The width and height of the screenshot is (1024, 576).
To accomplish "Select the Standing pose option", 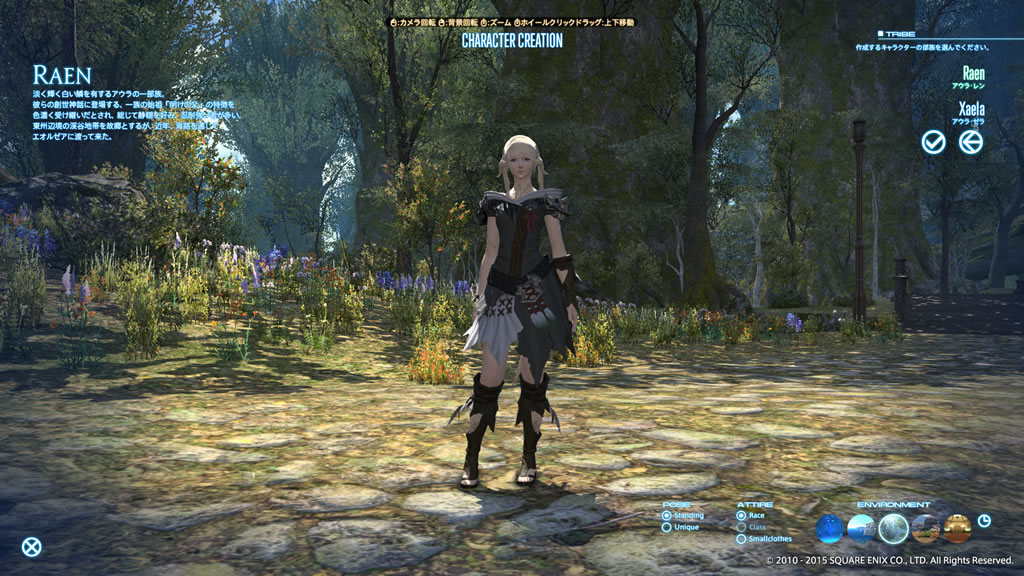I will pyautogui.click(x=667, y=516).
